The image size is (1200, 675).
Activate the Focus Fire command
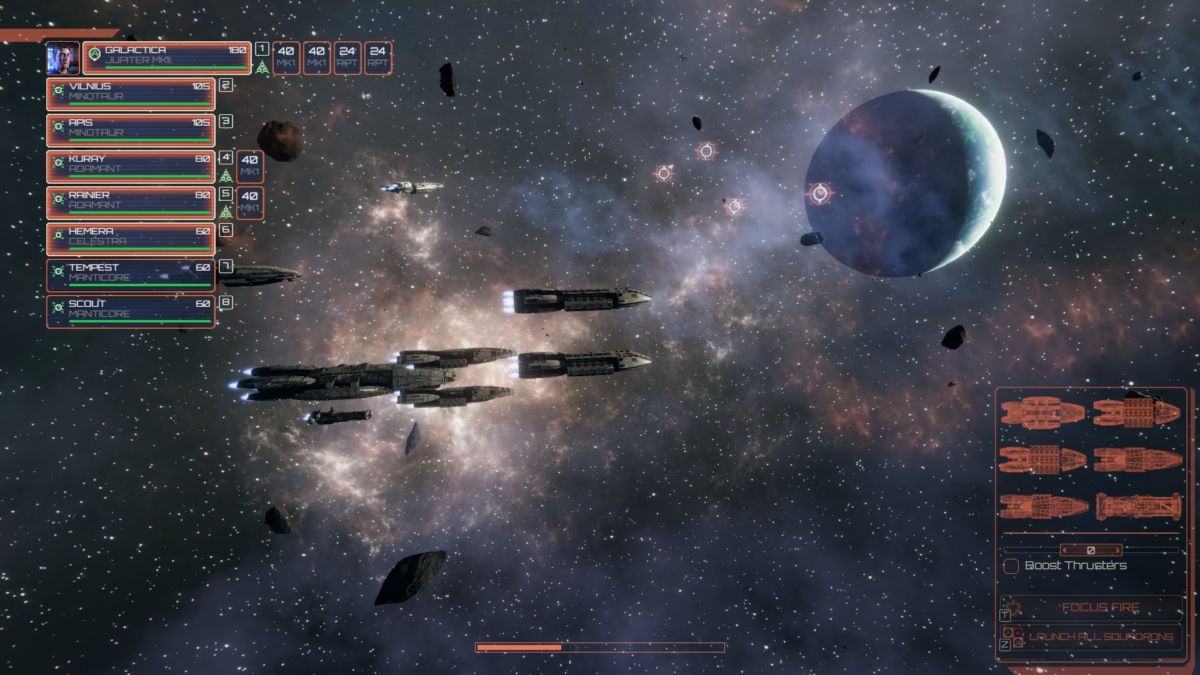(x=1093, y=607)
